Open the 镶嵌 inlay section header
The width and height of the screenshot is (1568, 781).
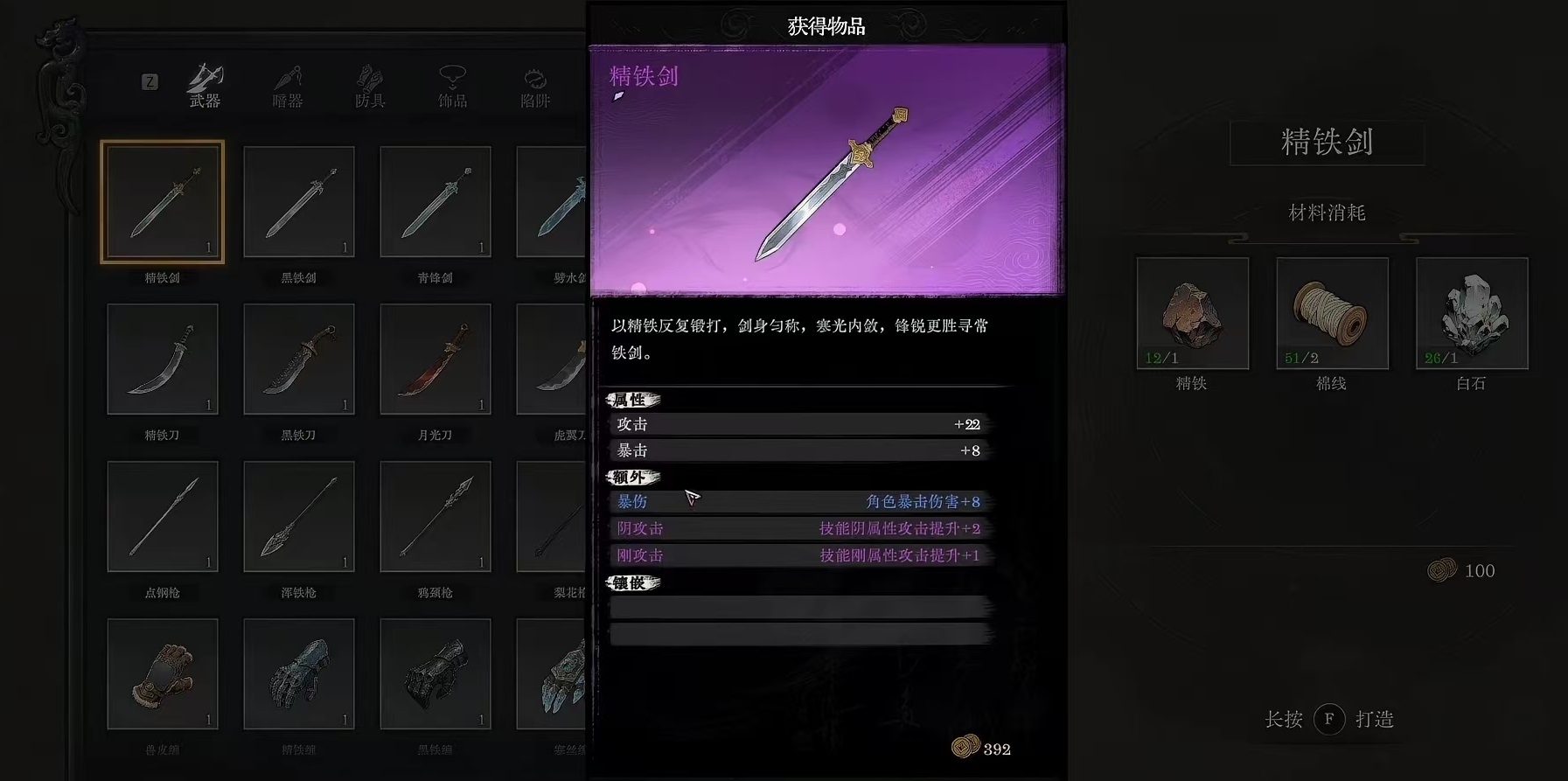(x=631, y=582)
